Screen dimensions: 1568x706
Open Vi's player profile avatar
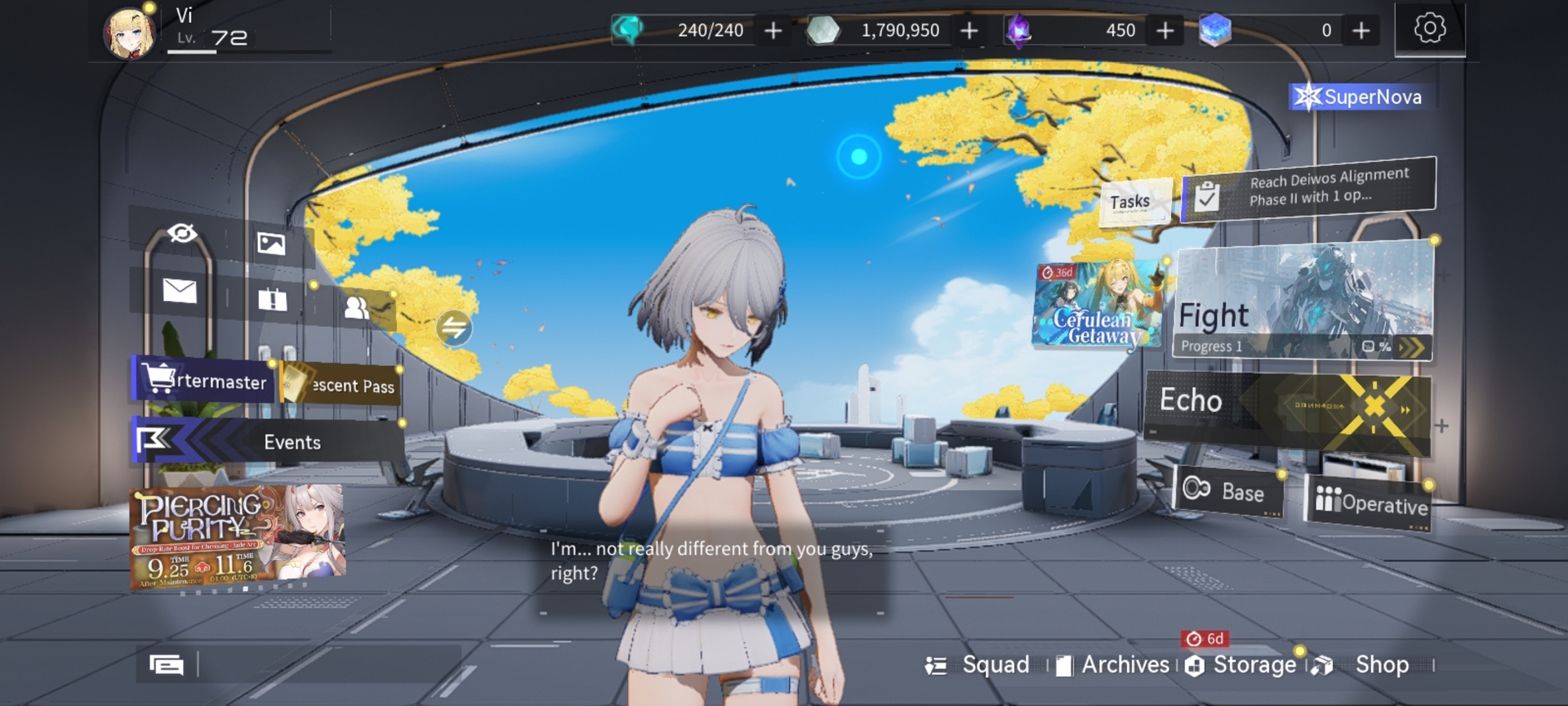click(129, 34)
